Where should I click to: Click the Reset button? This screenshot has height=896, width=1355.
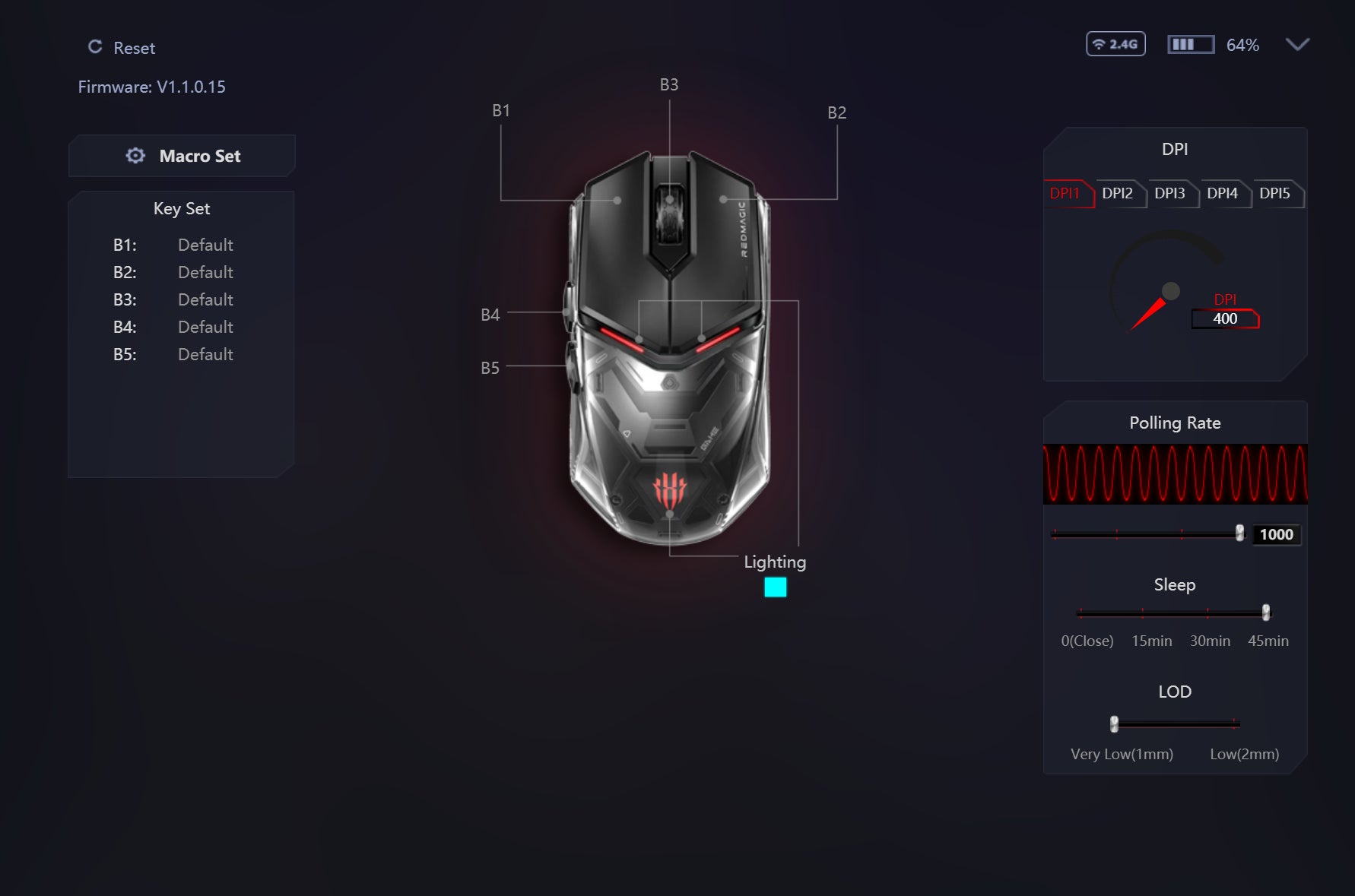(x=122, y=48)
